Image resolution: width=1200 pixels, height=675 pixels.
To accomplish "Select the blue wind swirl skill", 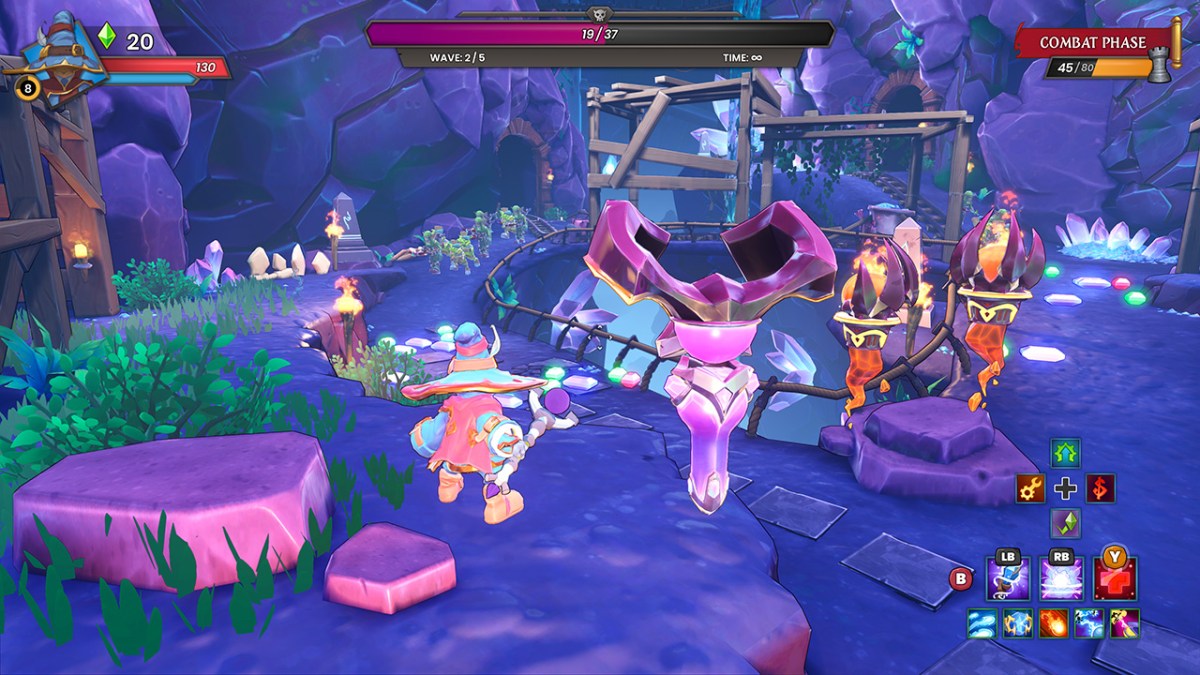I will pos(981,624).
